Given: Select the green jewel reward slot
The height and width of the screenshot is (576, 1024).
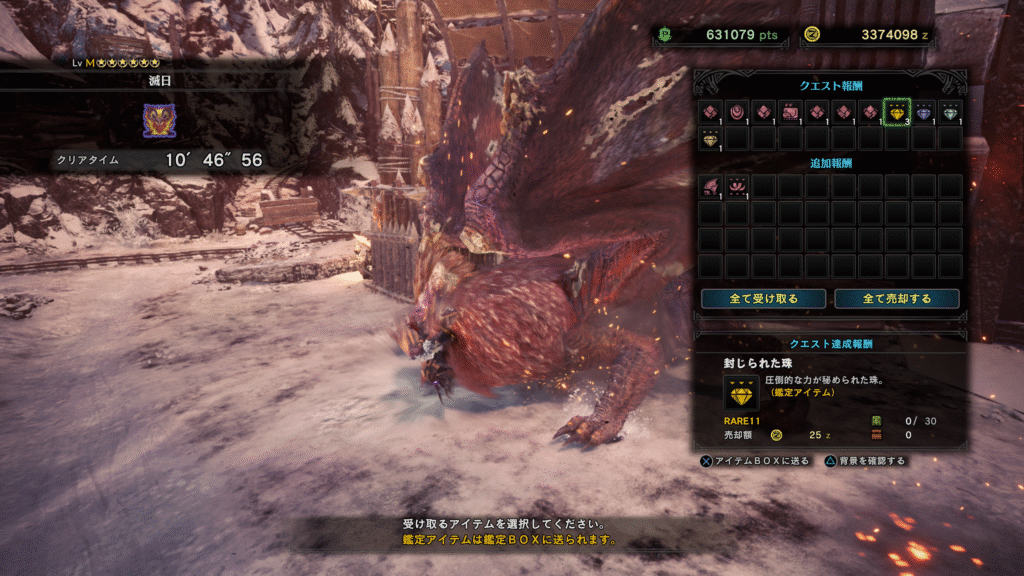Looking at the screenshot, I should coord(950,112).
